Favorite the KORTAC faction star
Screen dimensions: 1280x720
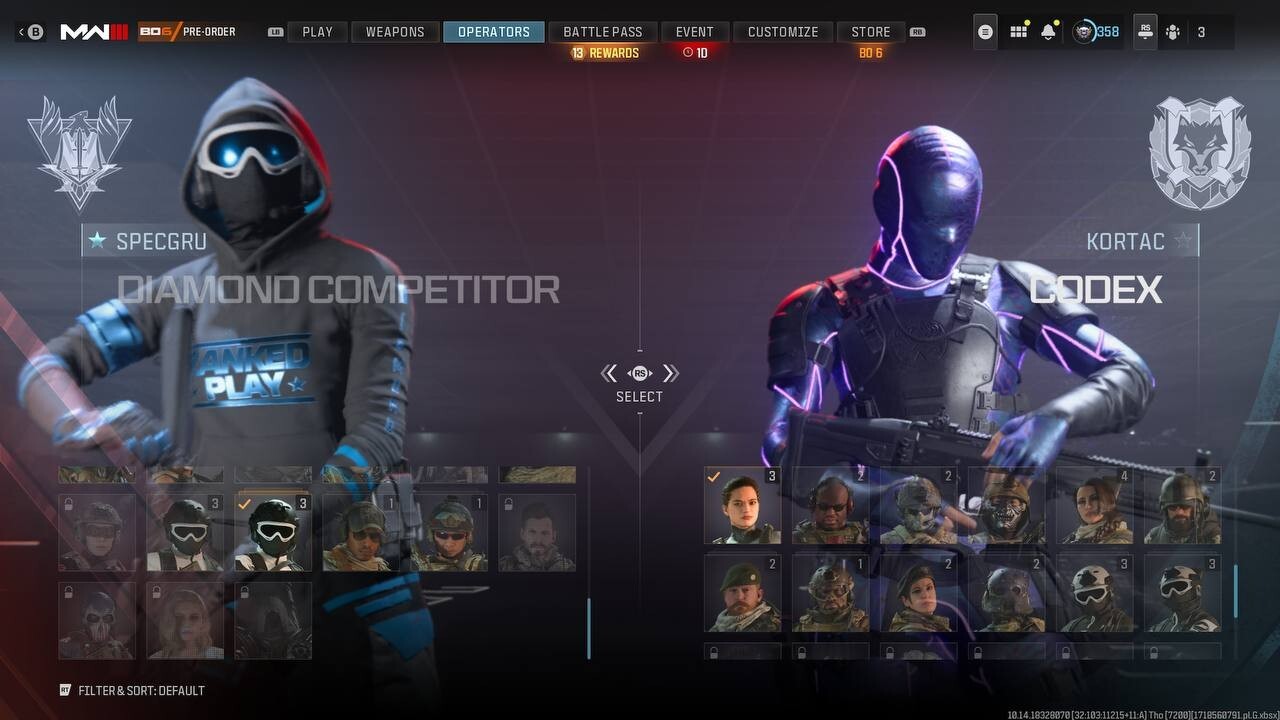tap(1184, 241)
